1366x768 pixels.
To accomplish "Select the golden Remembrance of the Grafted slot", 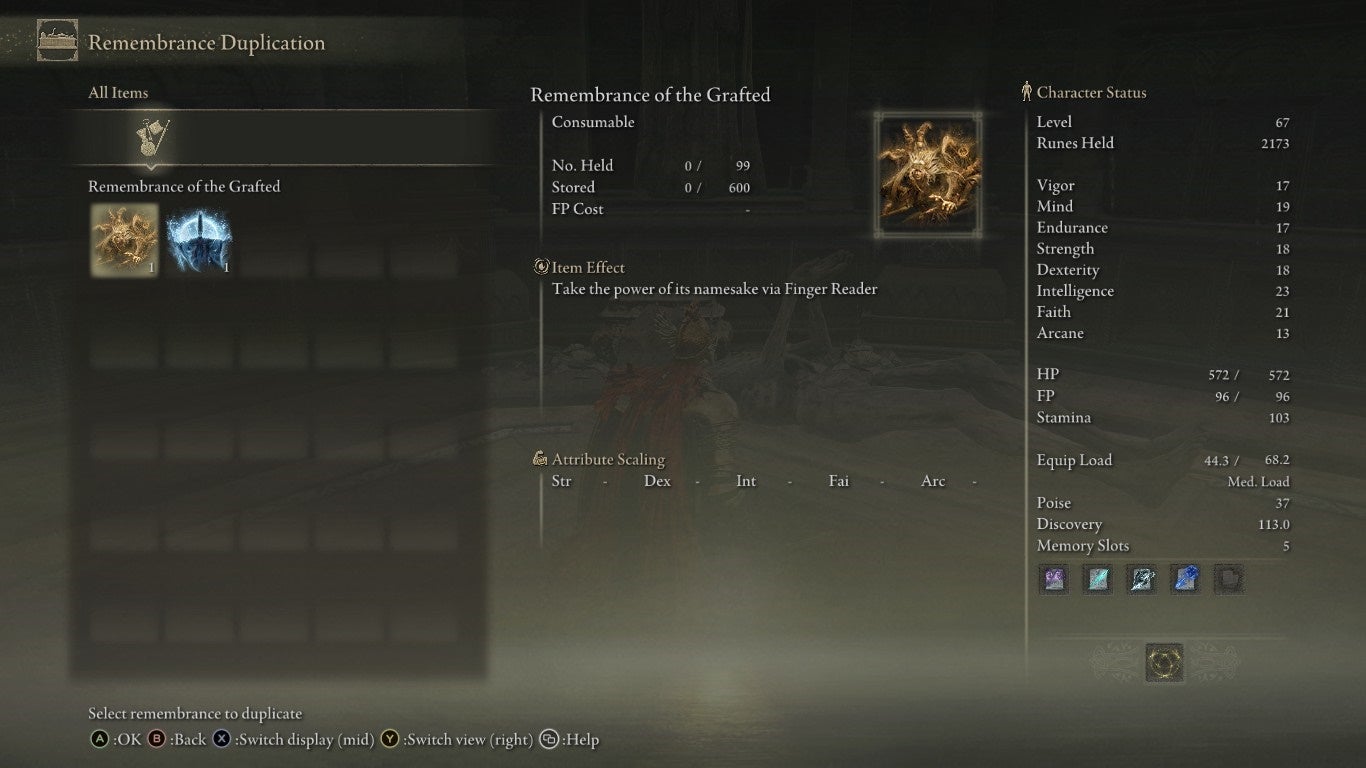I will 125,240.
